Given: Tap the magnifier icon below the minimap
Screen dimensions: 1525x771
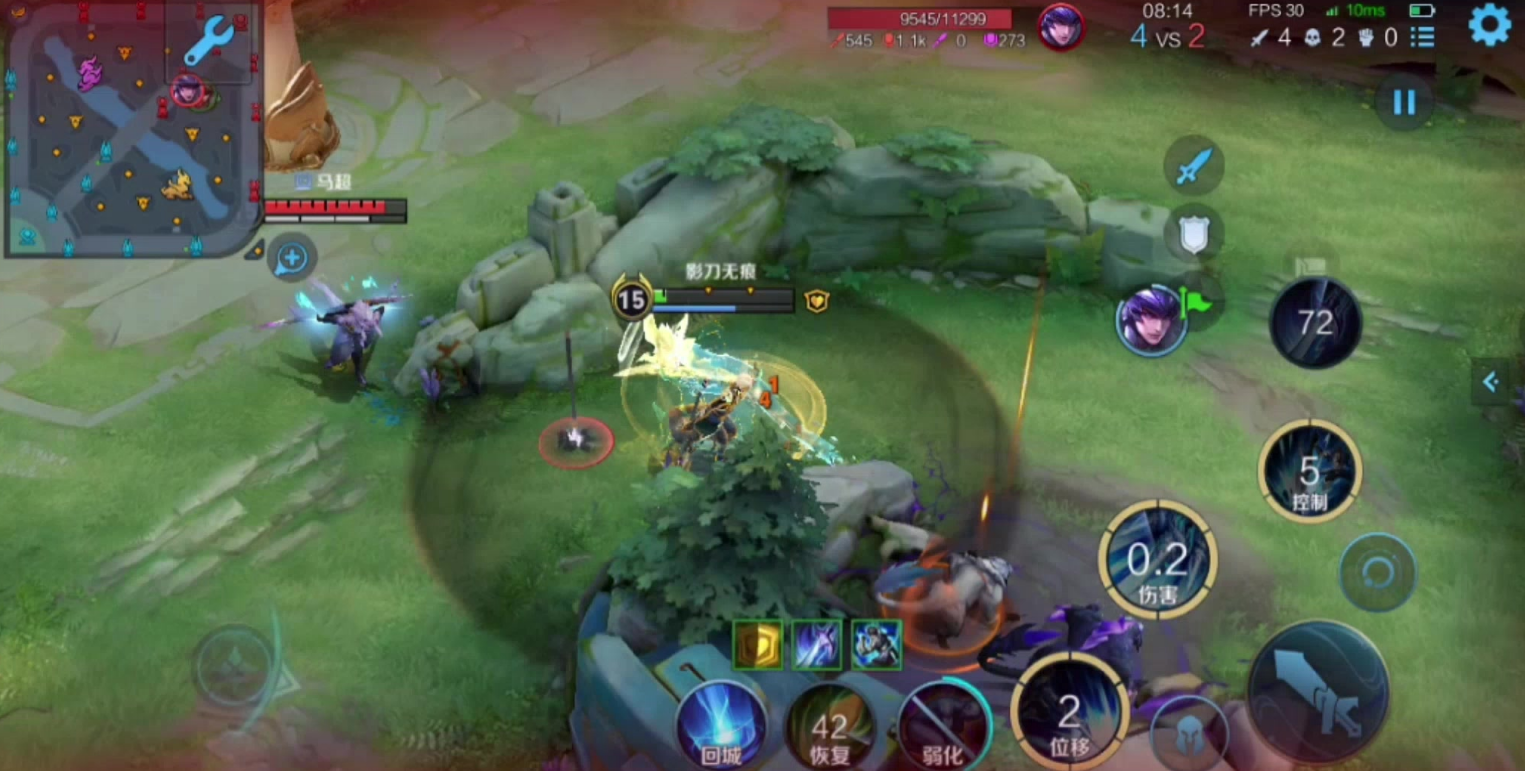Looking at the screenshot, I should click(x=292, y=259).
